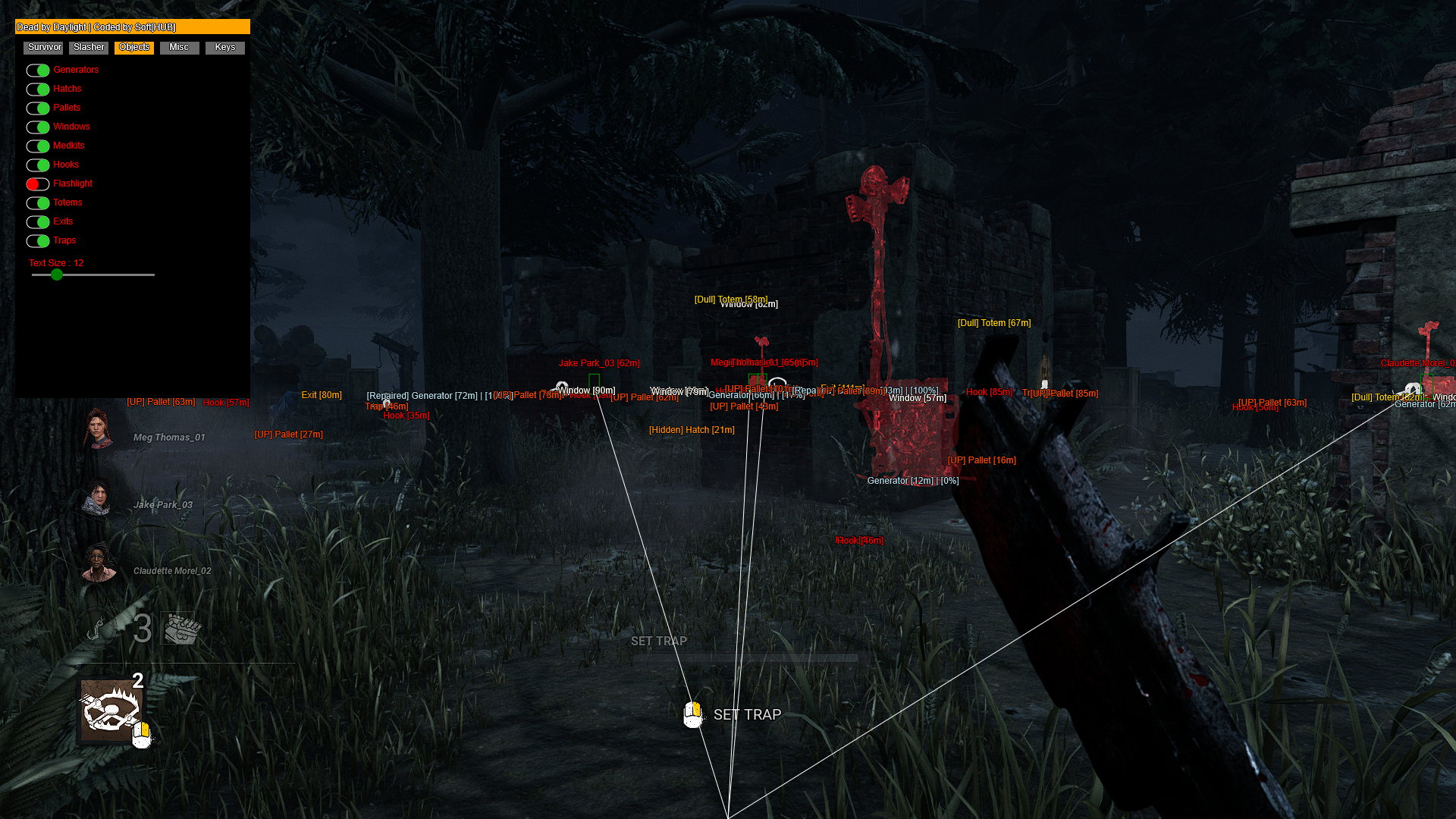Image resolution: width=1456 pixels, height=819 pixels.
Task: Click the trap counter icon beside the number 3
Action: (x=180, y=627)
